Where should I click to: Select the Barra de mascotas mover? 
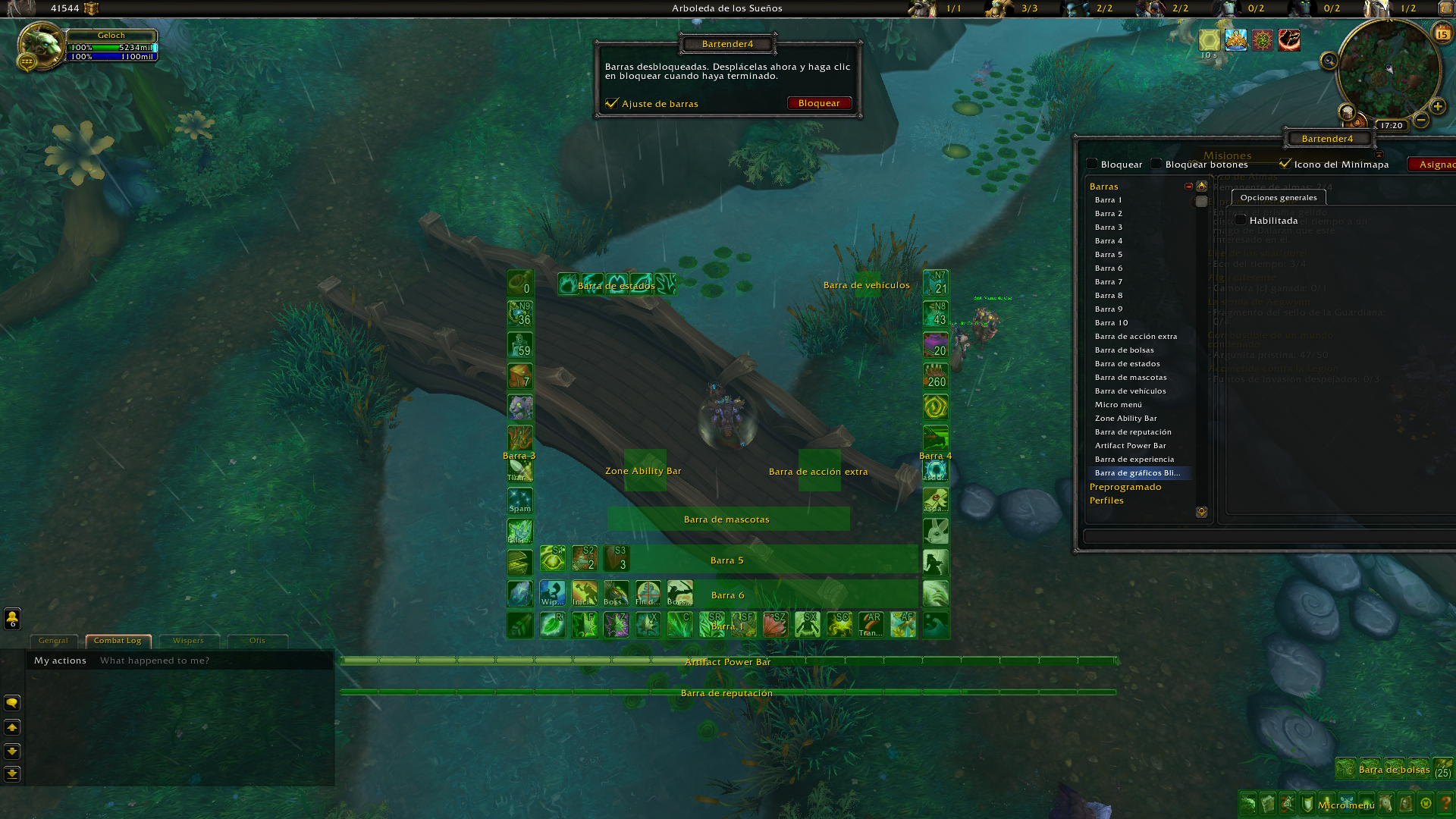(x=728, y=519)
